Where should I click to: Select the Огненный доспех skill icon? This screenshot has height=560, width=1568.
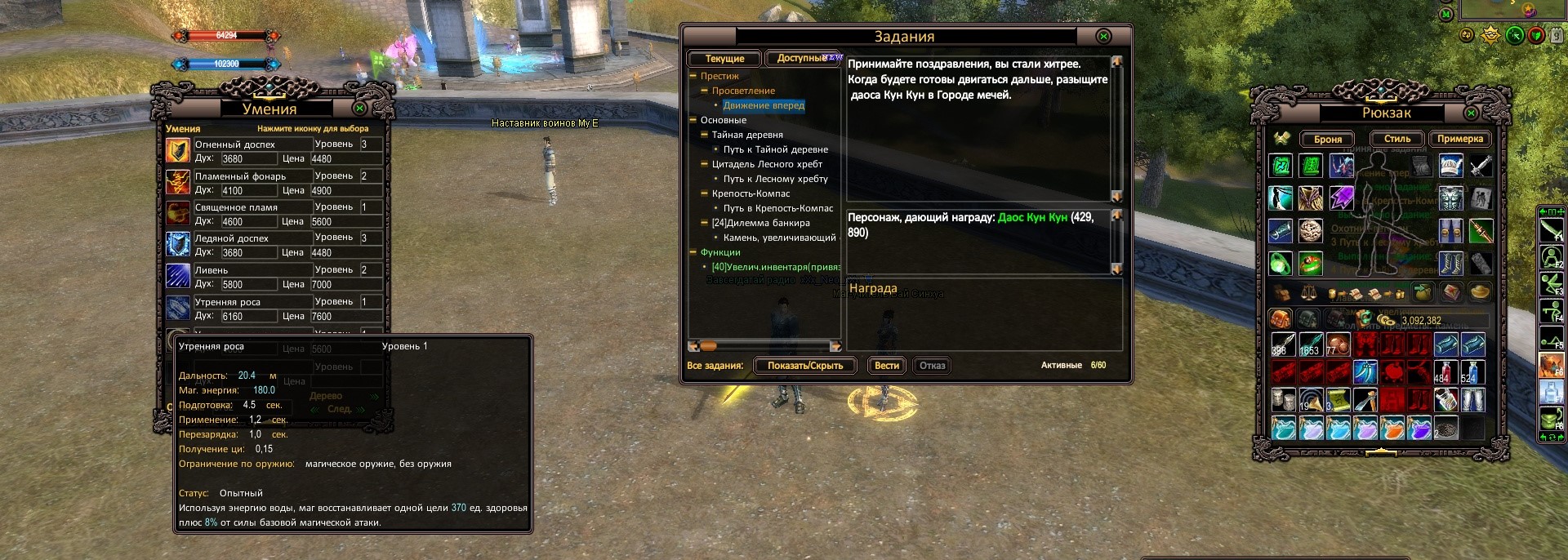coord(178,151)
